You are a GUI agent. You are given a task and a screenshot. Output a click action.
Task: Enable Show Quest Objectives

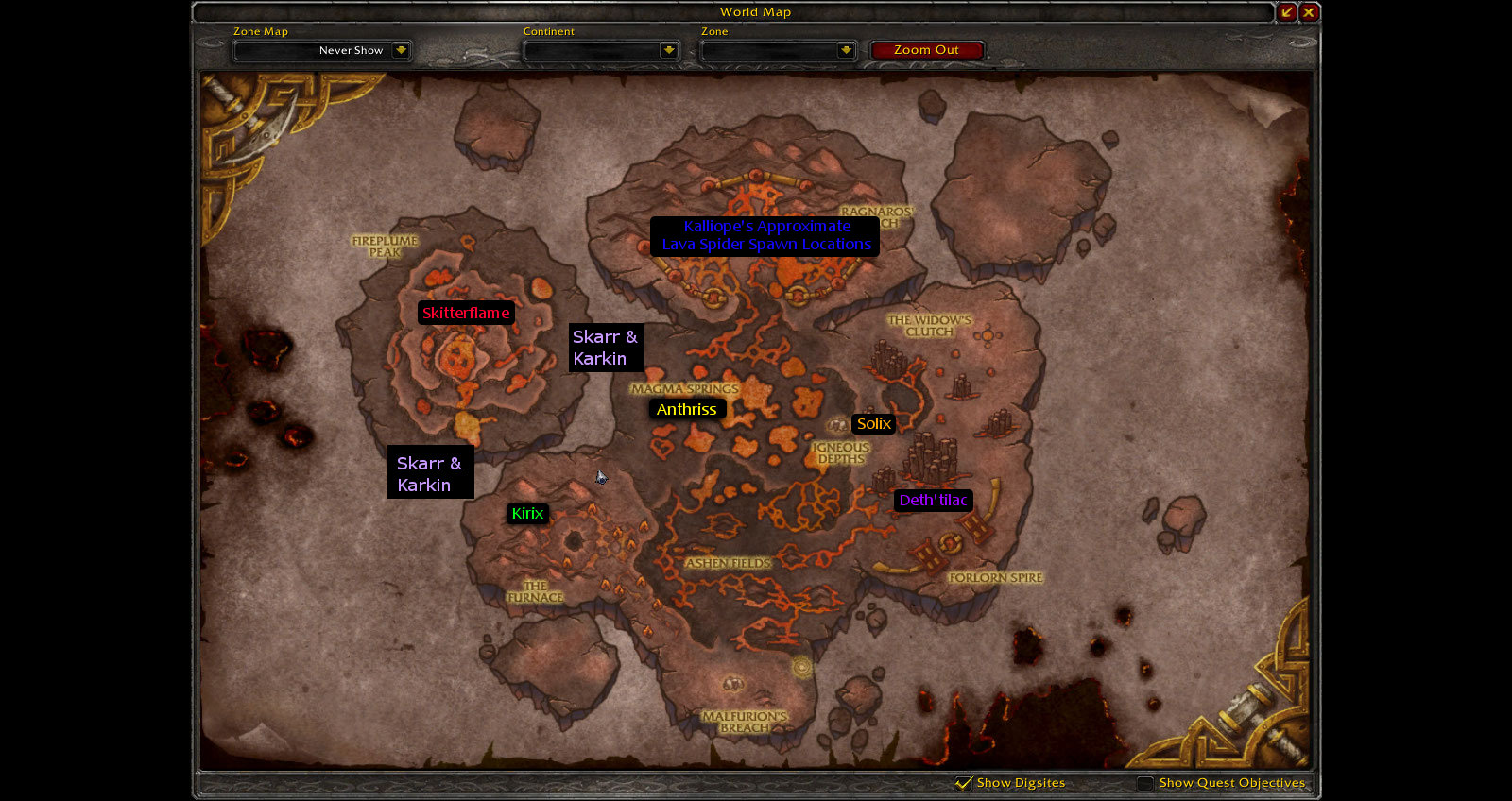1144,783
